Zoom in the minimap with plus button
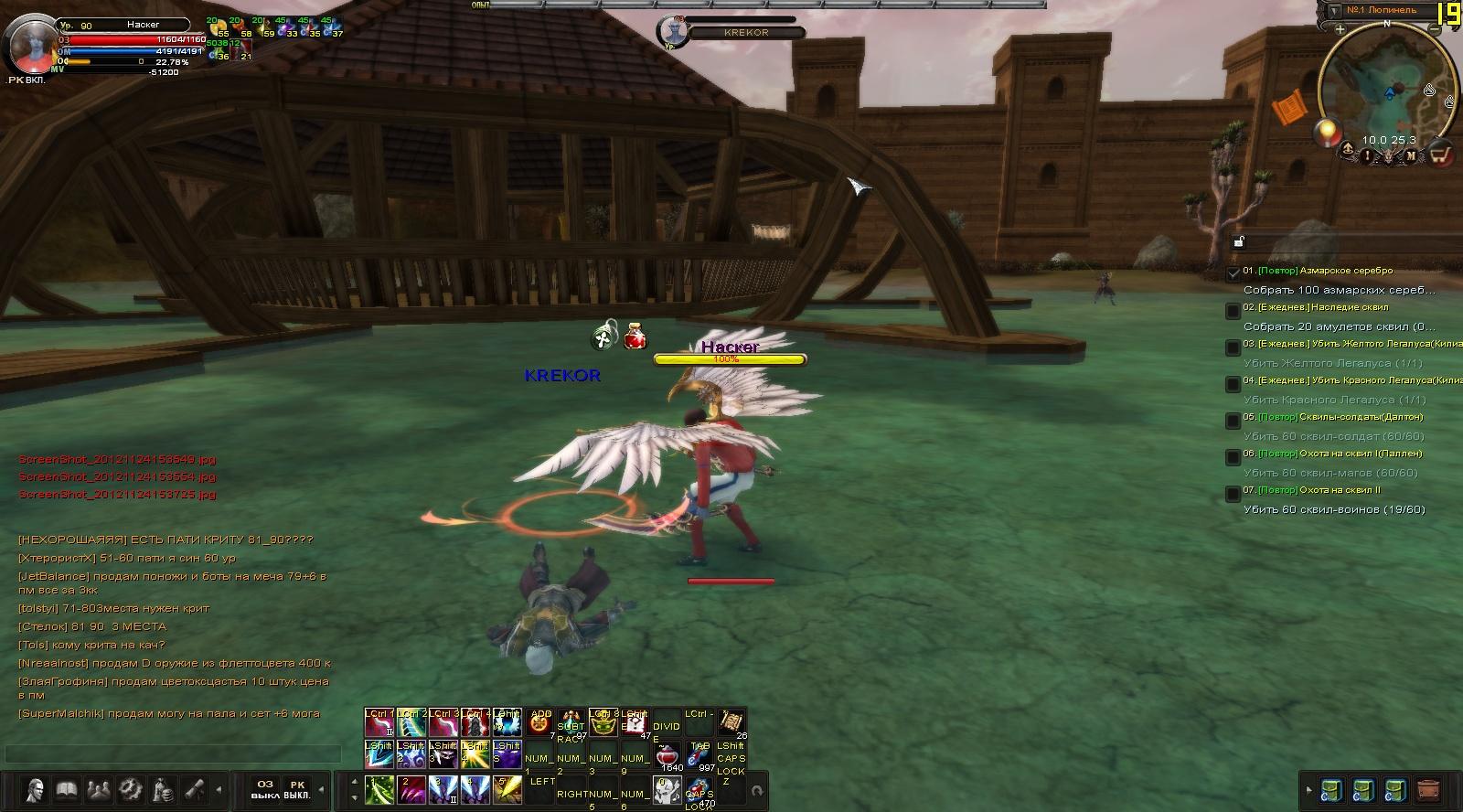 [x=1340, y=29]
